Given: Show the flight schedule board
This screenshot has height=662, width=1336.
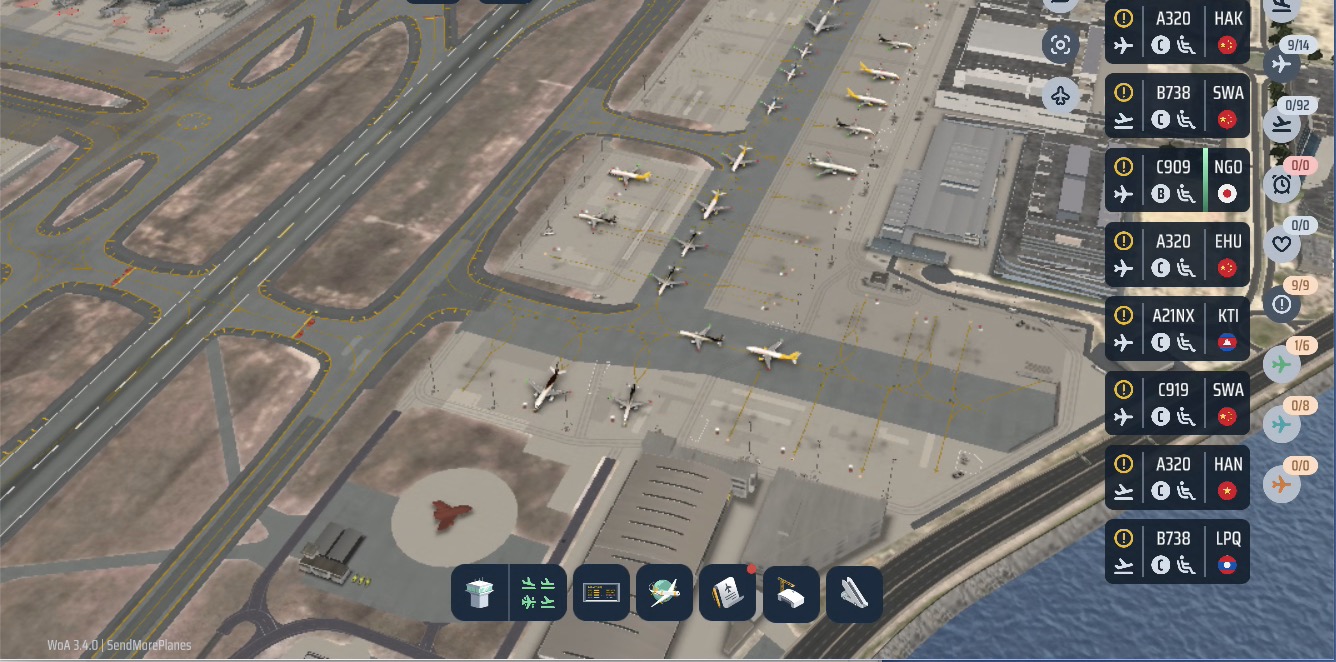Looking at the screenshot, I should 601,593.
